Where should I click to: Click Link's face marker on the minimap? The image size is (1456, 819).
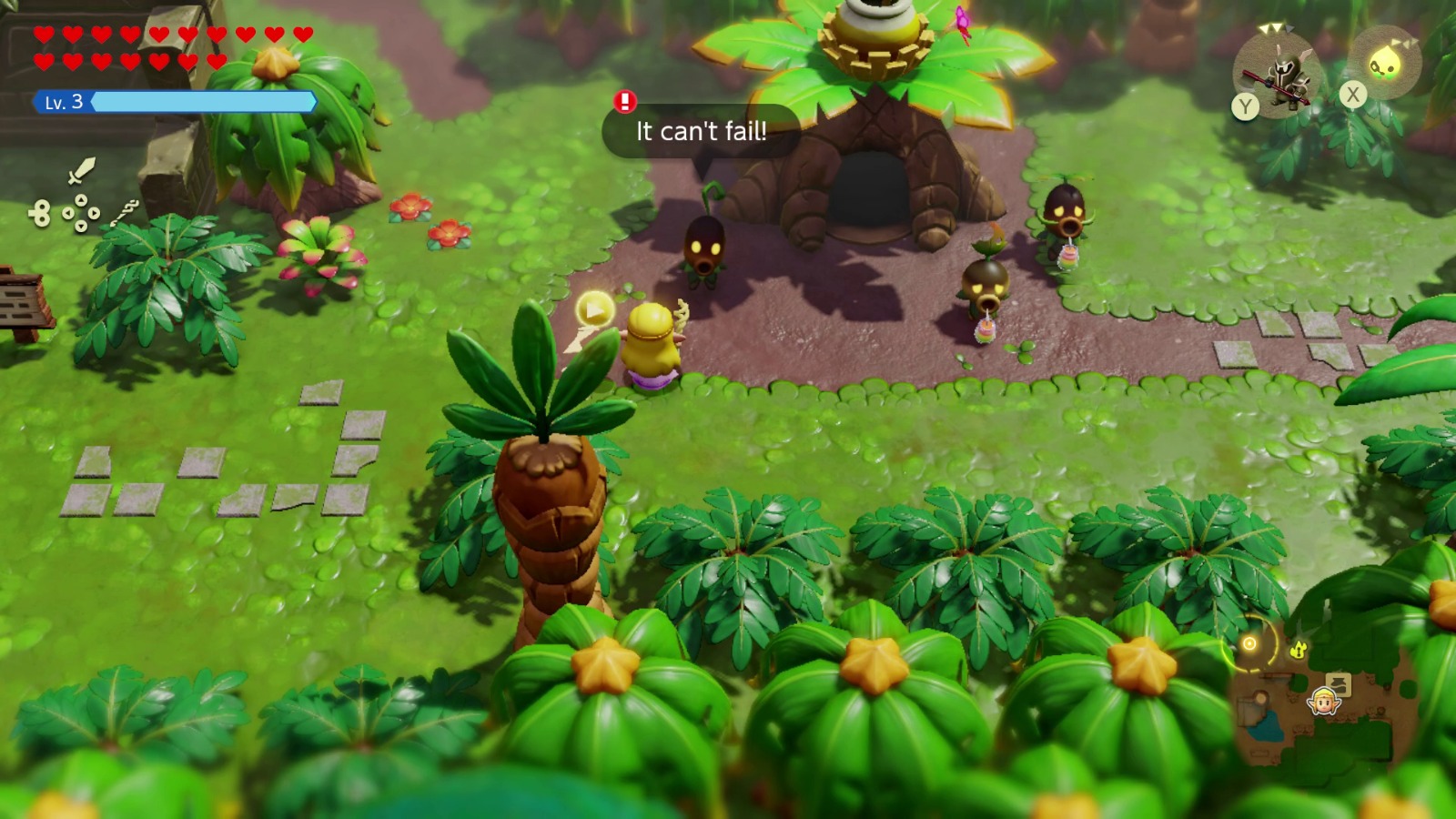coord(1324,702)
